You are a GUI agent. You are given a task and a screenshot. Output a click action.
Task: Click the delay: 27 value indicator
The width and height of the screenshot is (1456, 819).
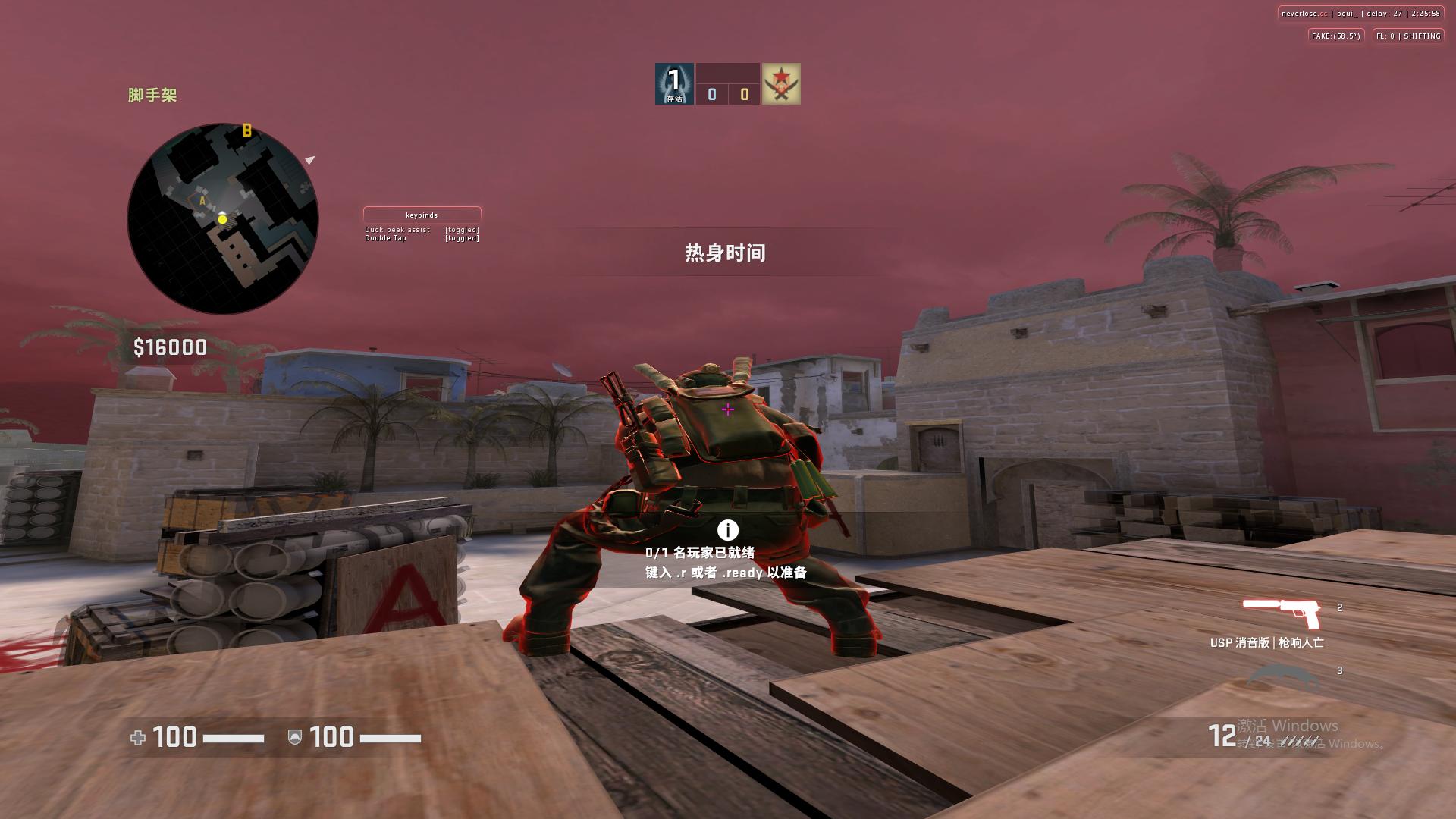coord(1386,12)
